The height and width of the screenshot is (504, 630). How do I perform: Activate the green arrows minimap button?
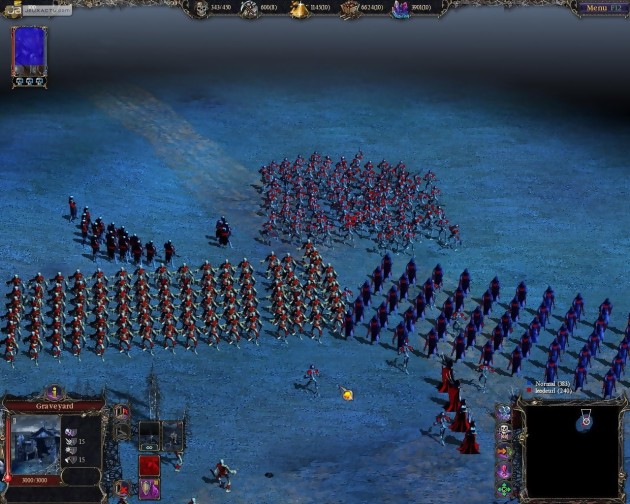pos(504,489)
